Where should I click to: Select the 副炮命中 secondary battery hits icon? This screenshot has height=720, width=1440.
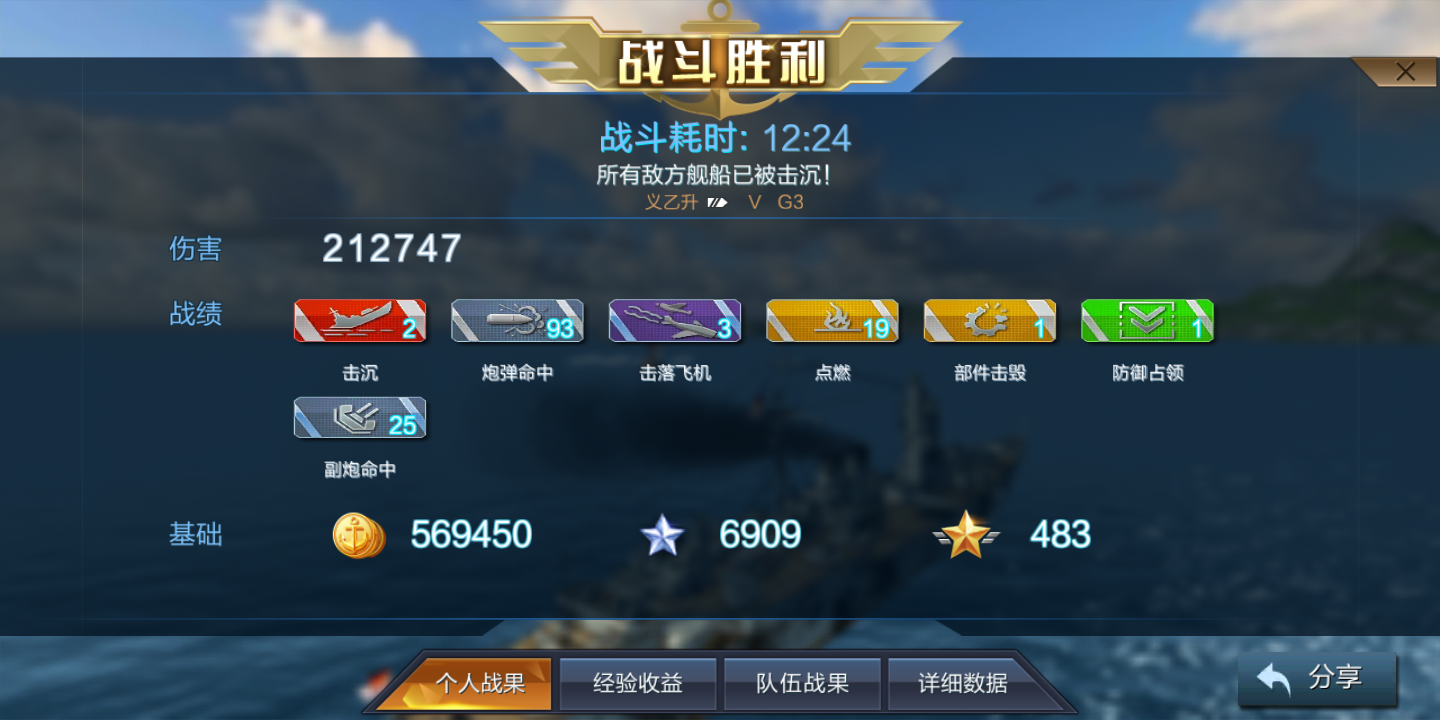pos(359,417)
